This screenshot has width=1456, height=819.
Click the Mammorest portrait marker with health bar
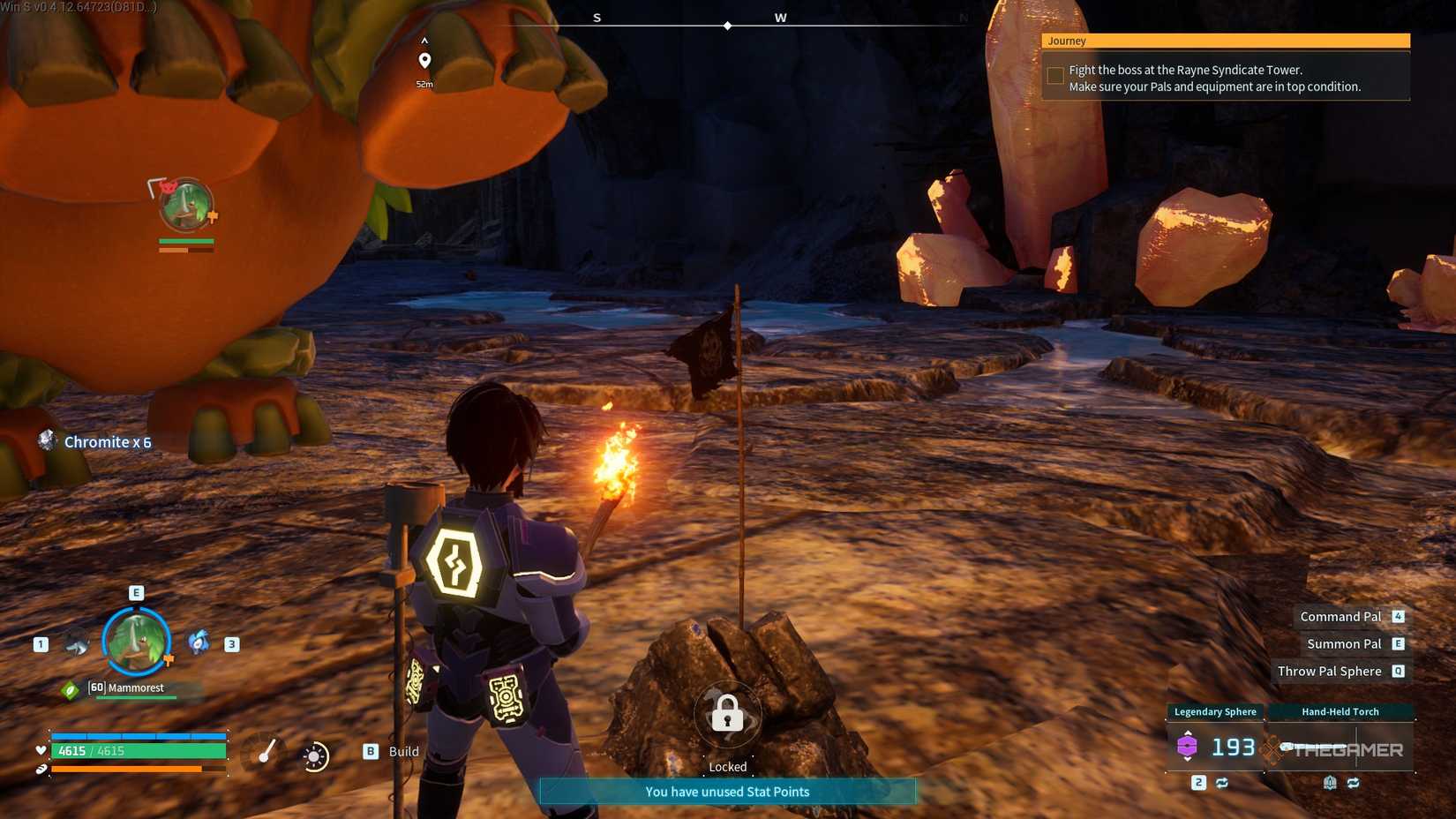(185, 206)
